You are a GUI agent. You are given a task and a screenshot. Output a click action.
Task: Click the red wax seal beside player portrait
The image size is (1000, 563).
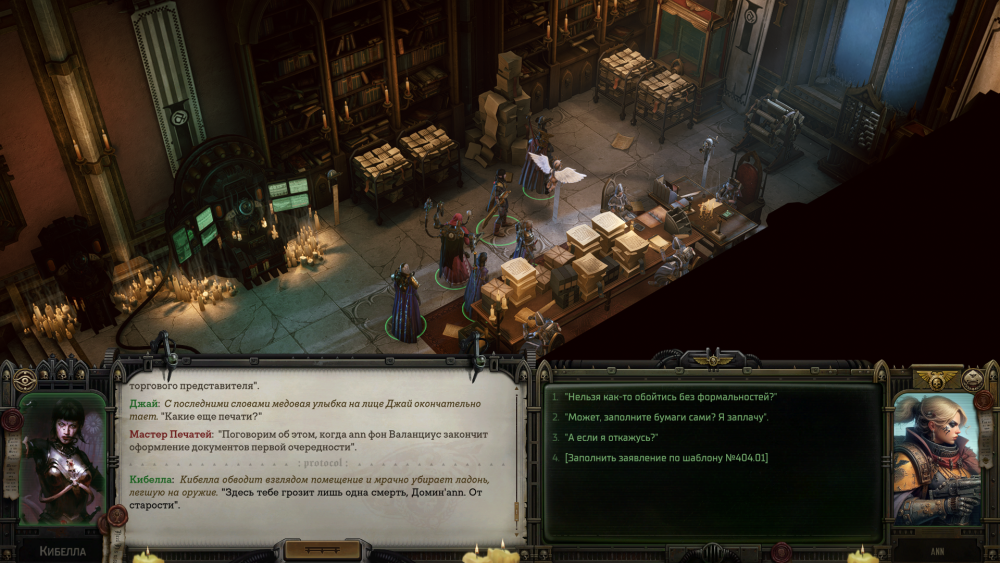[x=983, y=401]
